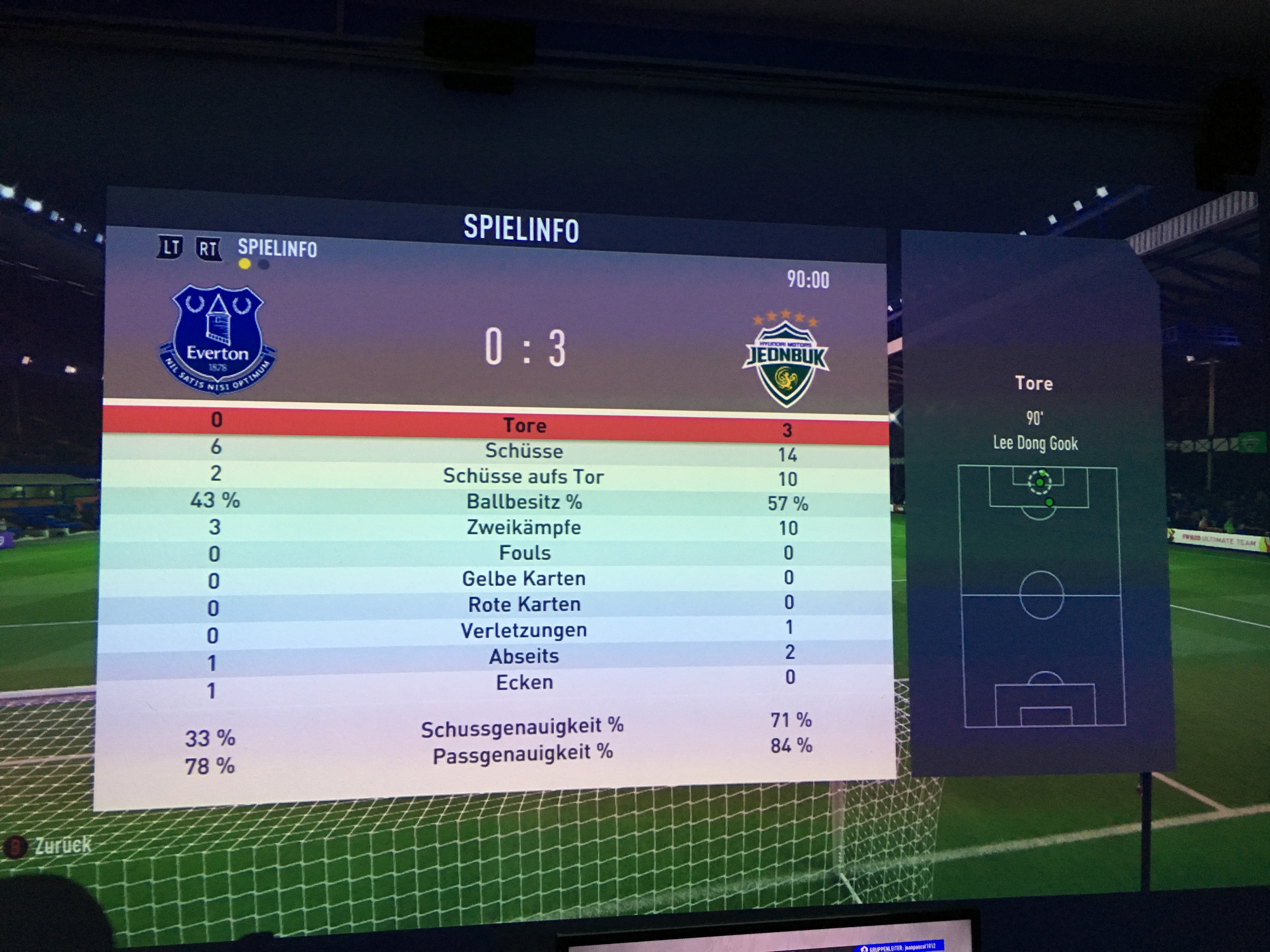Select the highlighted Tore stat row

coord(524,425)
